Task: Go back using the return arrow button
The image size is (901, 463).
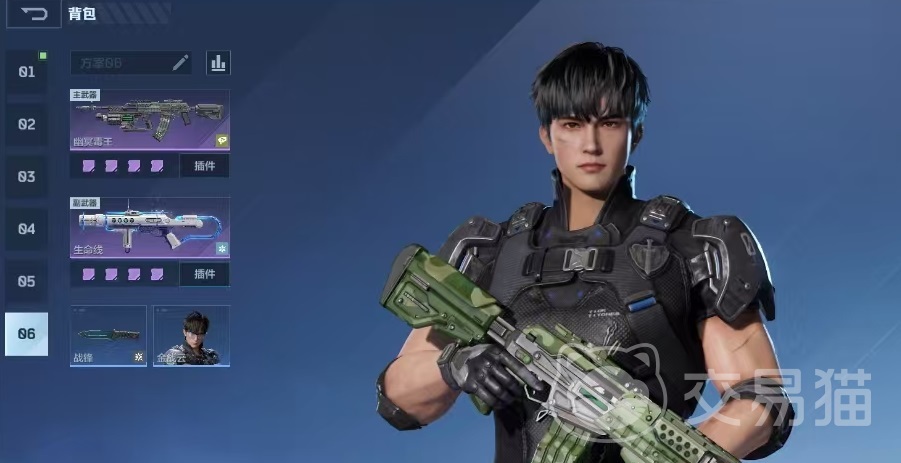Action: (34, 14)
